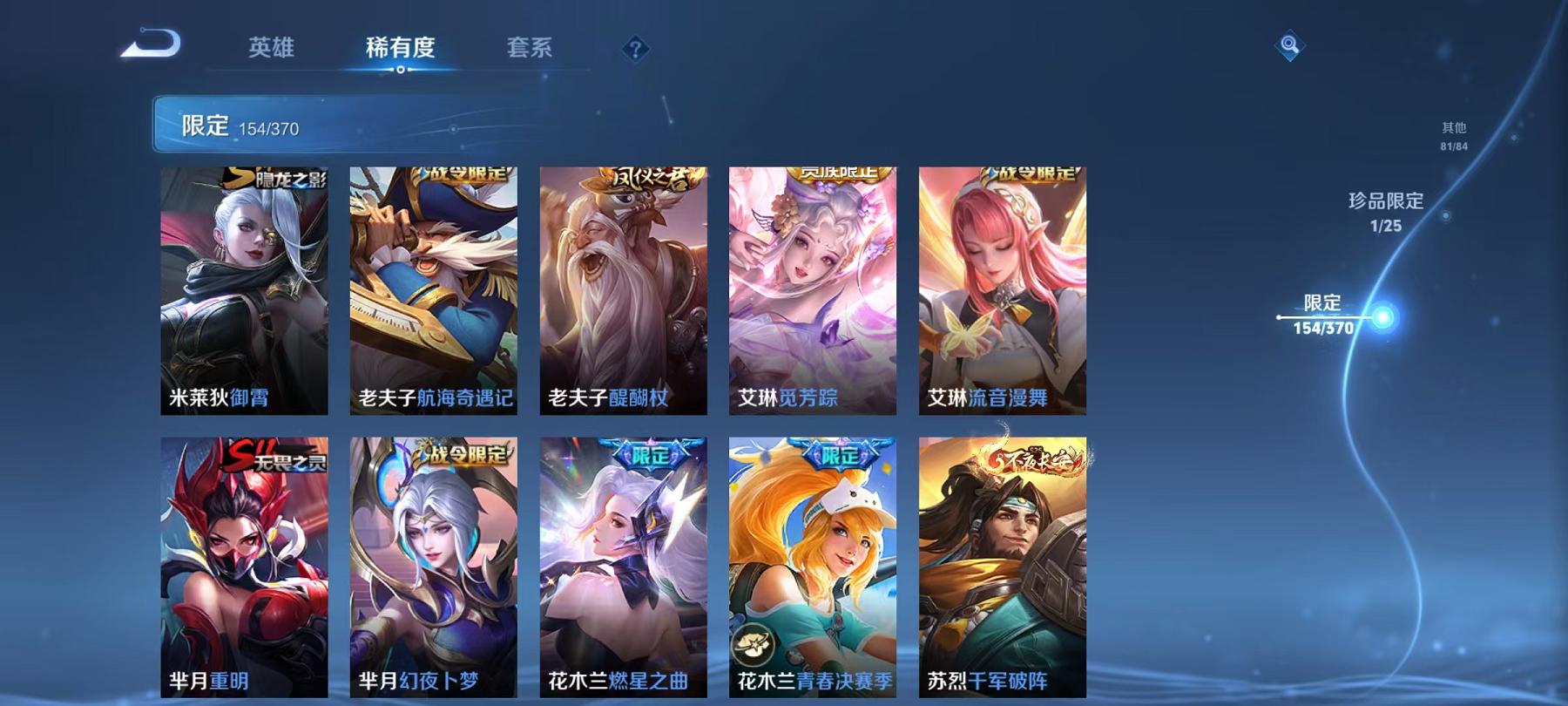View the 苏烈千军破阵 skin

tap(1002, 567)
